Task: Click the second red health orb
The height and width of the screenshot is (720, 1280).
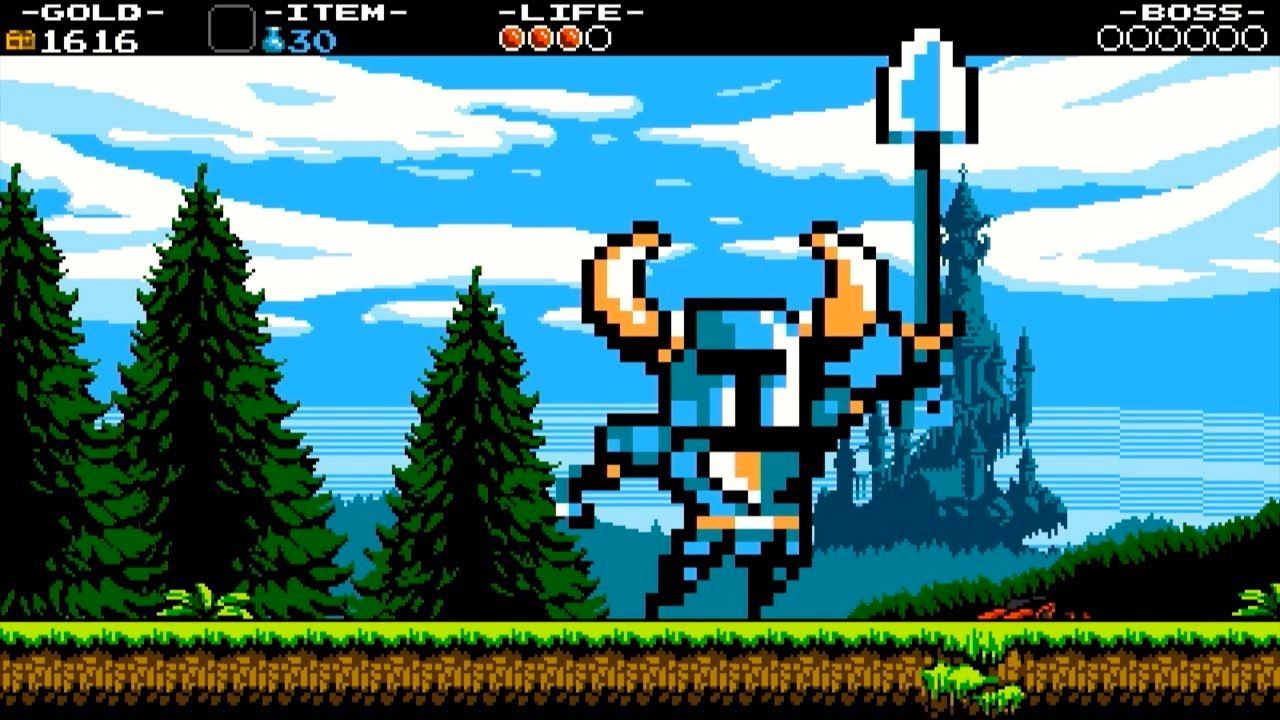Action: pyautogui.click(x=539, y=38)
